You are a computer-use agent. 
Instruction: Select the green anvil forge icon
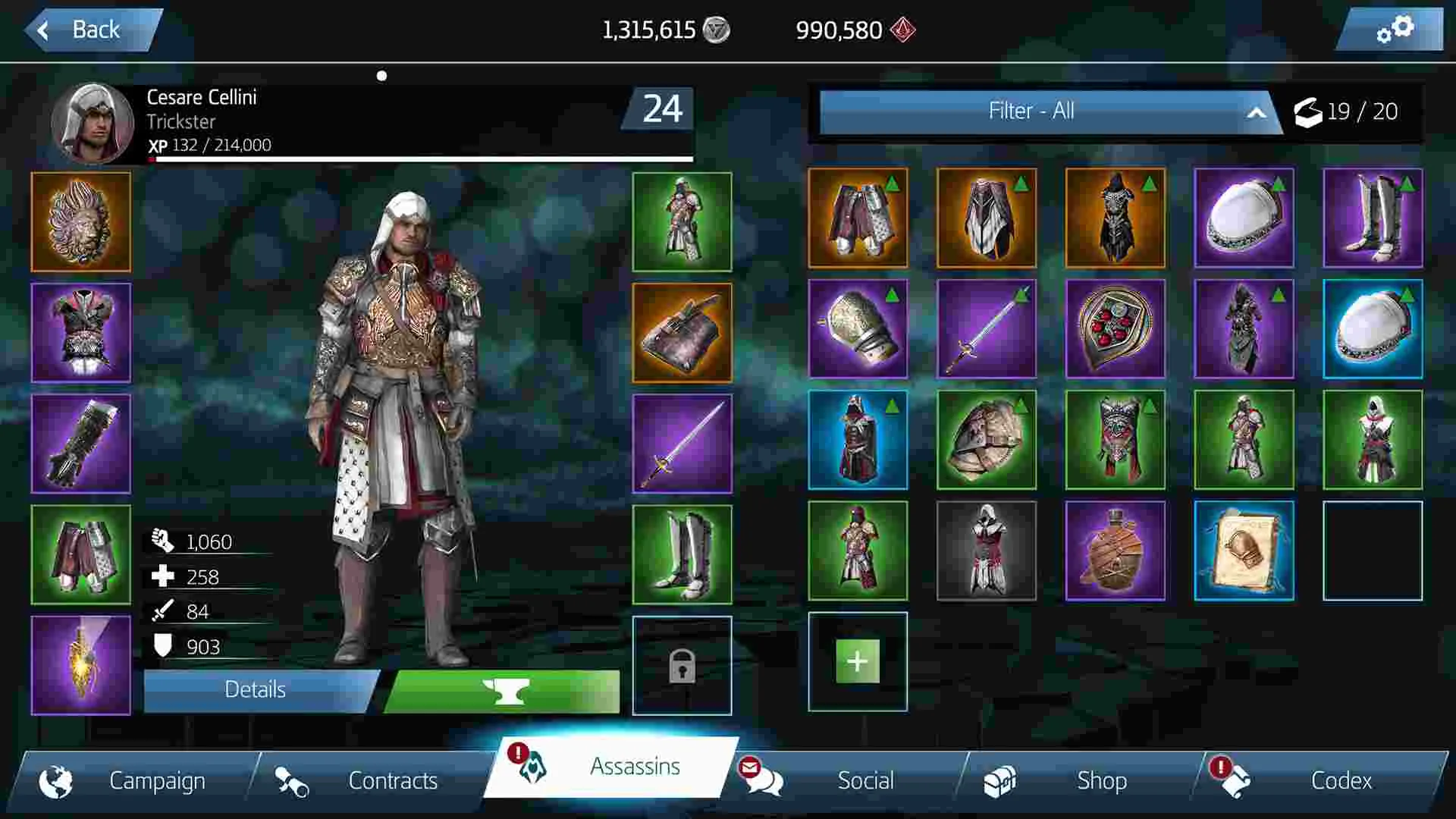coord(507,690)
